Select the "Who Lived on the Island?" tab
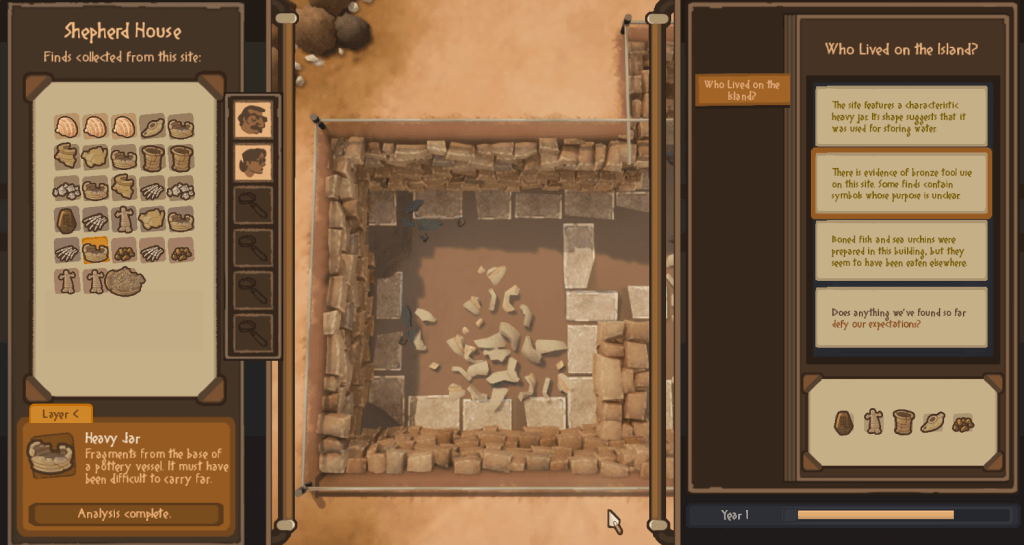1024x545 pixels. (742, 90)
